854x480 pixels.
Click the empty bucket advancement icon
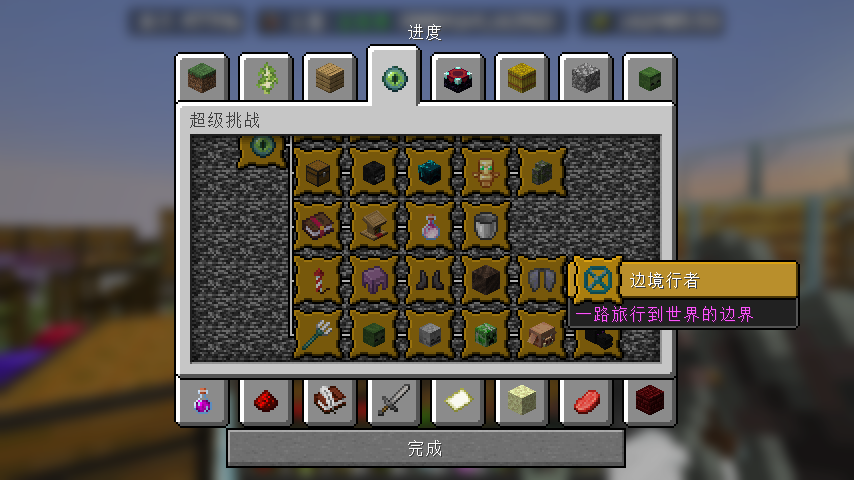point(487,226)
